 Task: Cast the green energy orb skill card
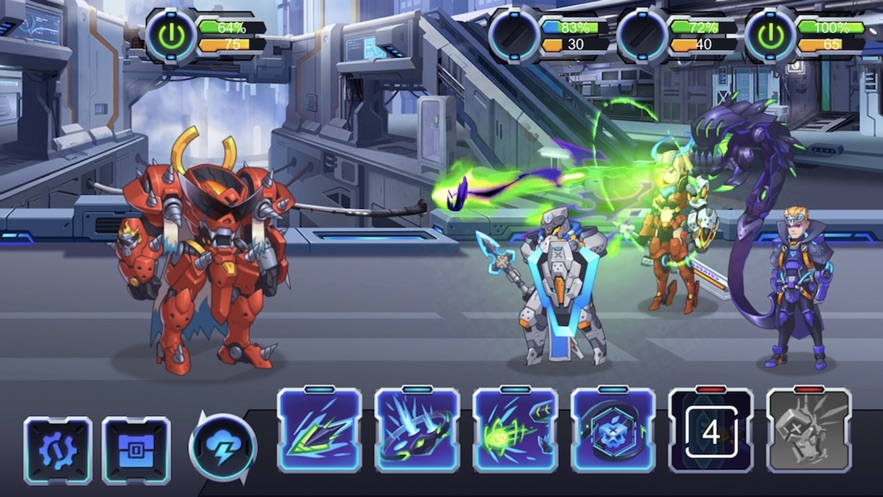tap(515, 432)
